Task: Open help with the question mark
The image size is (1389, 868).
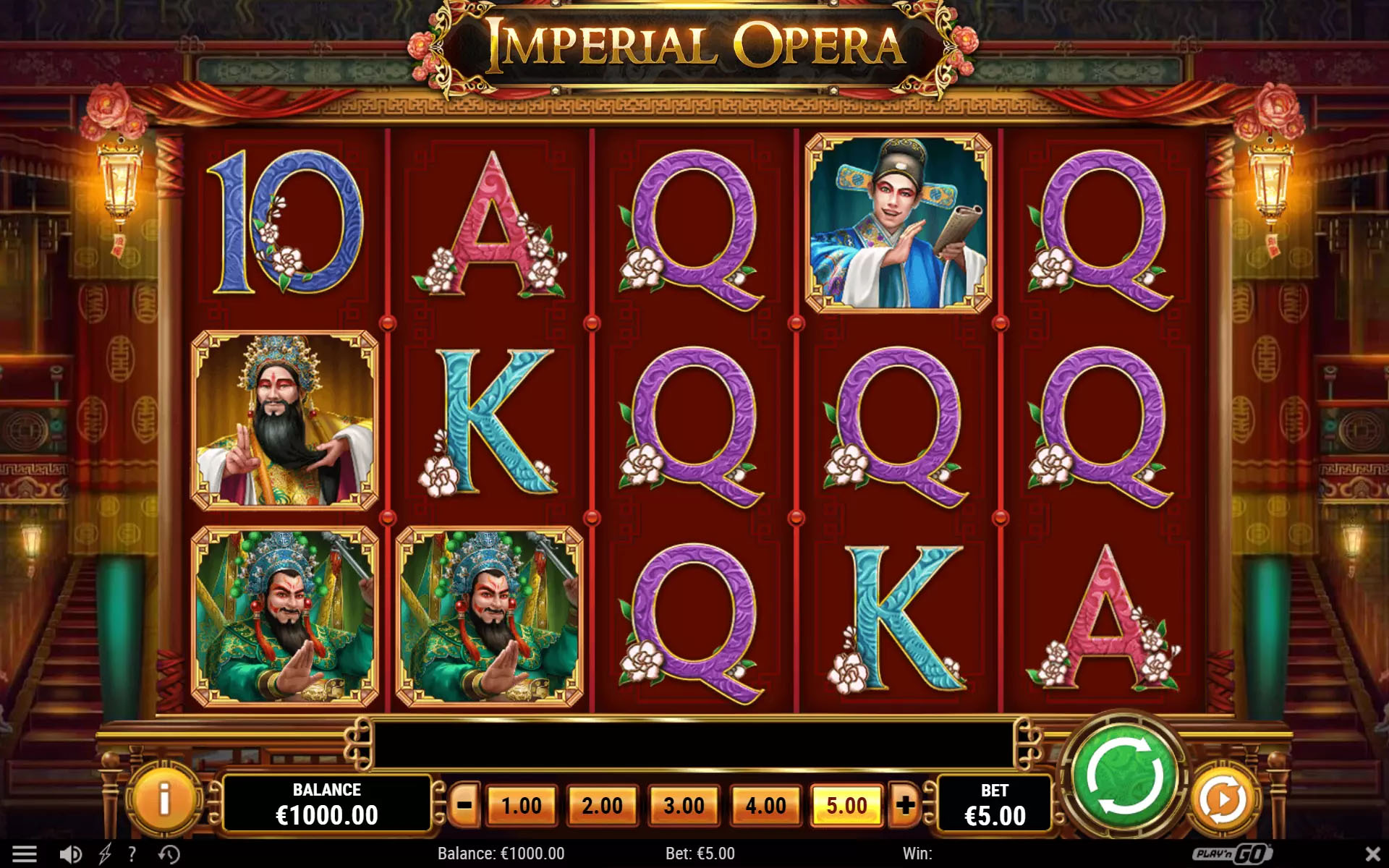Action: 132,854
